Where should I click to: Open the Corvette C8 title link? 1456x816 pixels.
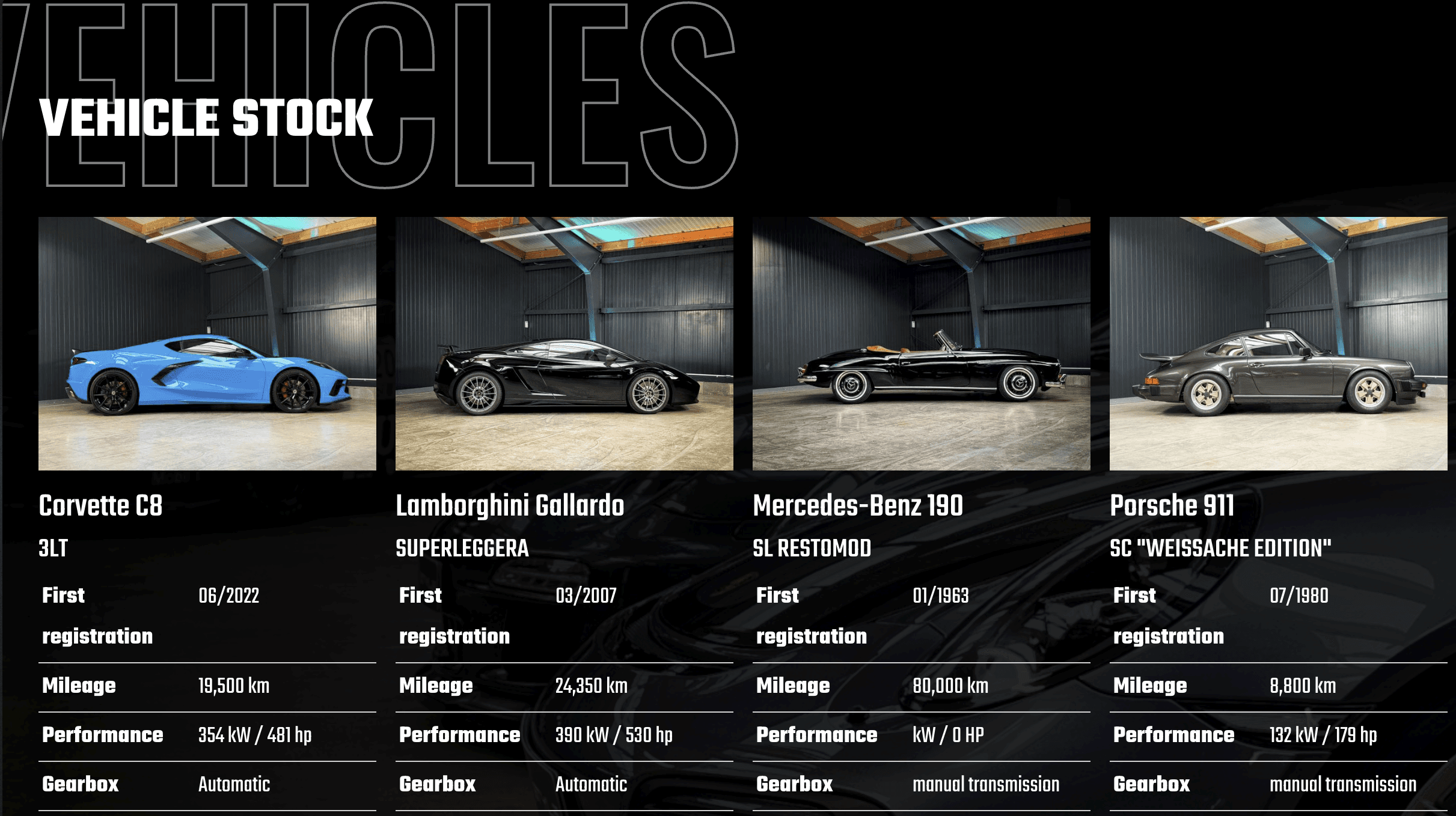100,505
